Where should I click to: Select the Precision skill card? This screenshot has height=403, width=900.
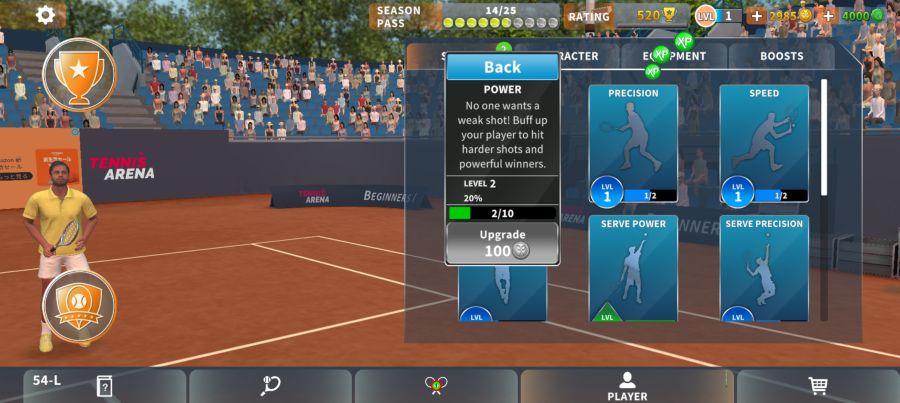pos(632,144)
